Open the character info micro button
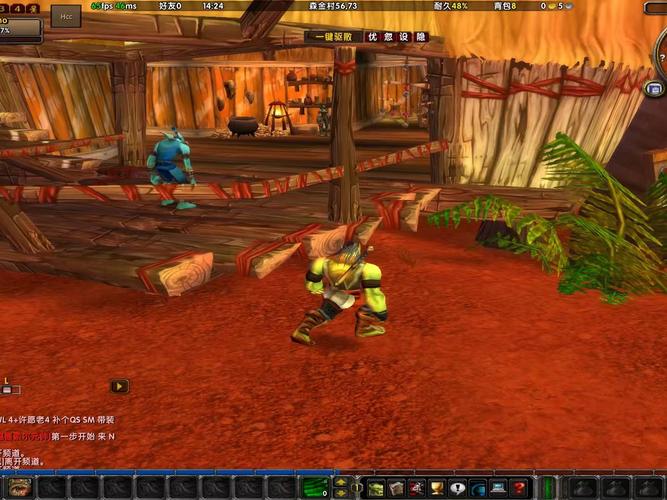This screenshot has width=667, height=500. [376, 488]
